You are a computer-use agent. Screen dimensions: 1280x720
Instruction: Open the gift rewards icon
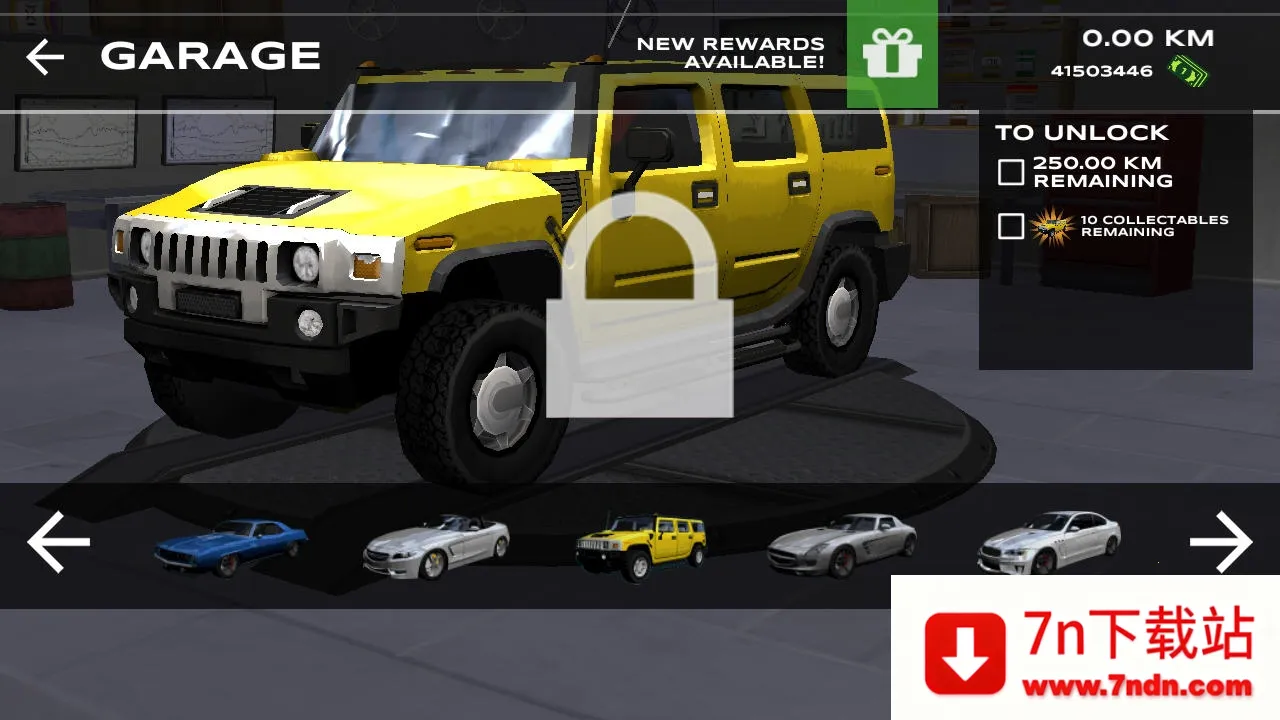[x=892, y=55]
